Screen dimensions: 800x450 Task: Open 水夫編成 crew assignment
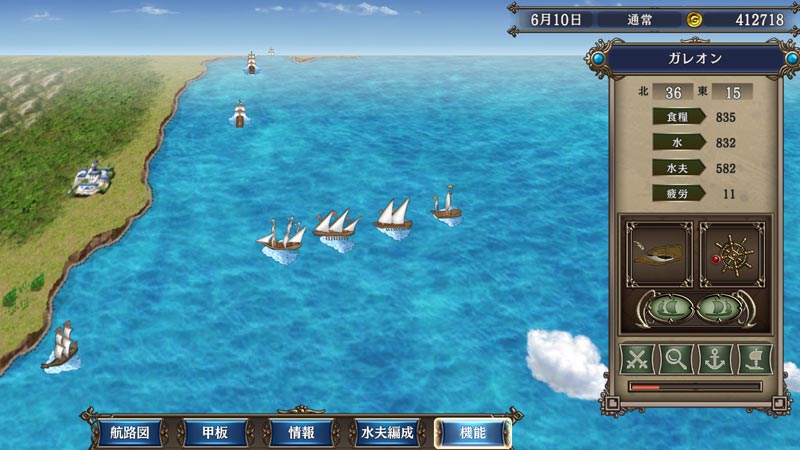387,433
